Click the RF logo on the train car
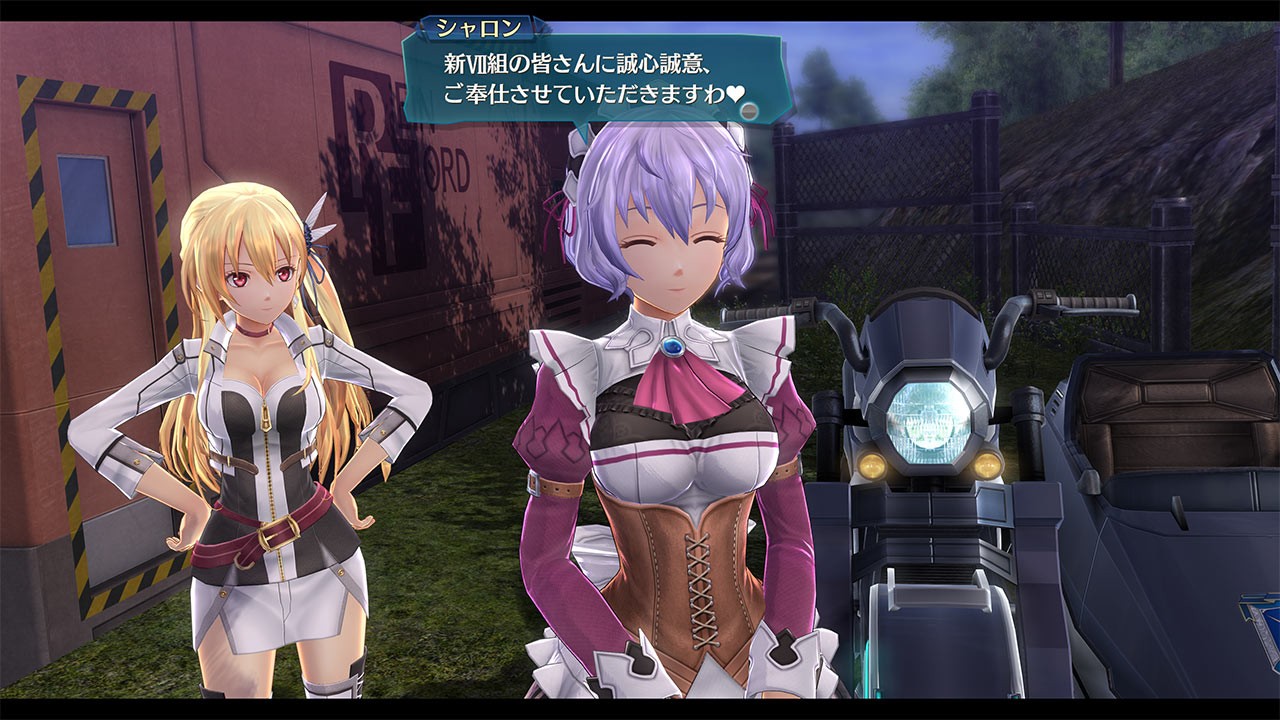The width and height of the screenshot is (1280, 720). [366, 140]
